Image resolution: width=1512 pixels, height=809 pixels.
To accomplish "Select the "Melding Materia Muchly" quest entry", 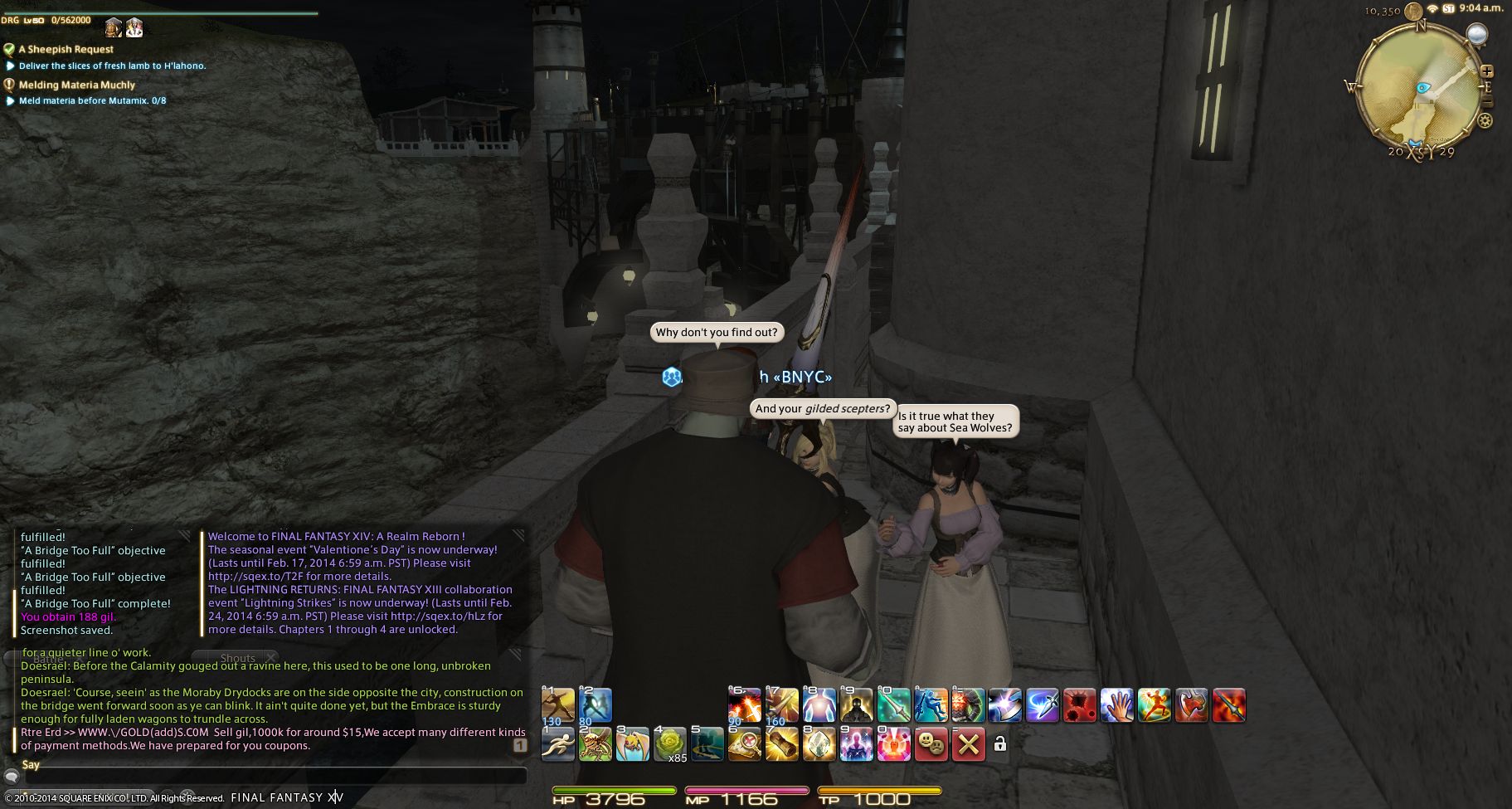I will tap(76, 85).
